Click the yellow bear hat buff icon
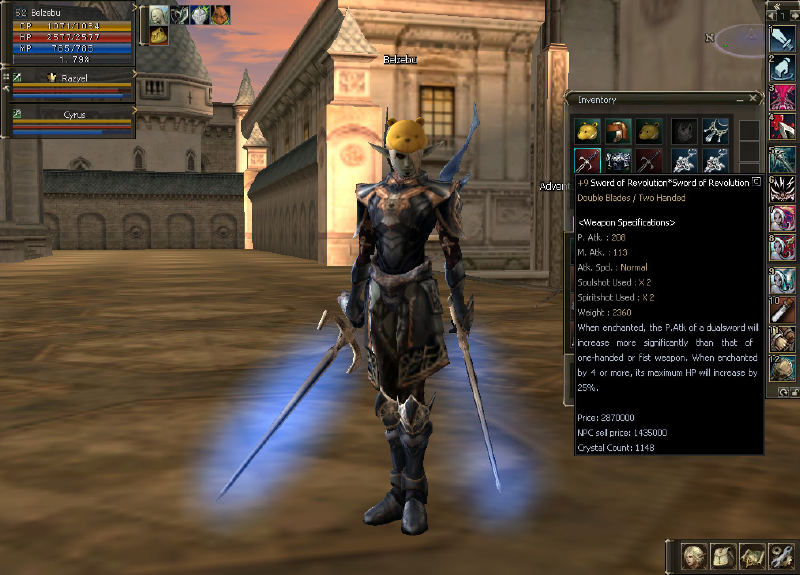800x575 pixels. point(159,36)
